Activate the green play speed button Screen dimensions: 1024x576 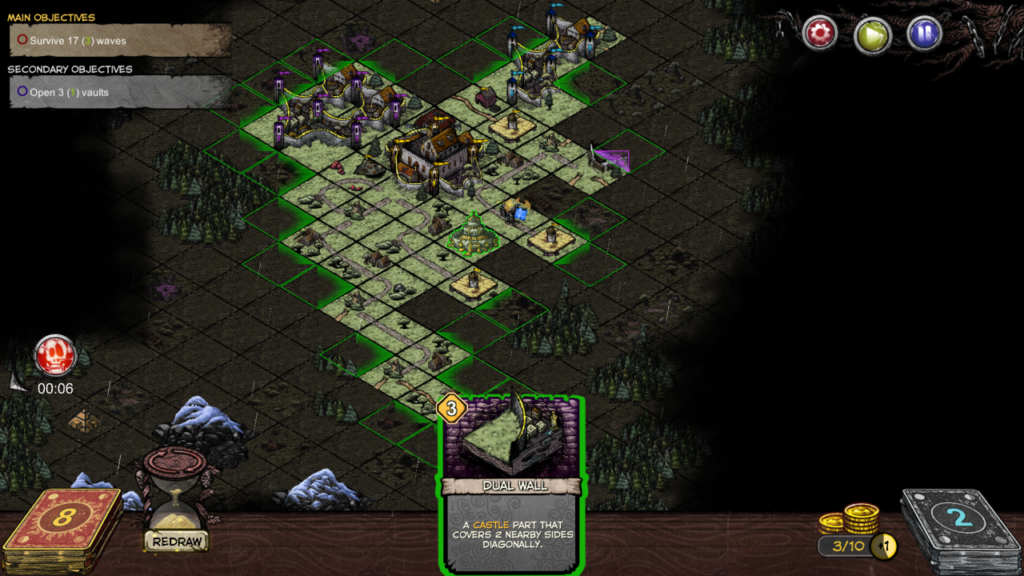(x=872, y=34)
